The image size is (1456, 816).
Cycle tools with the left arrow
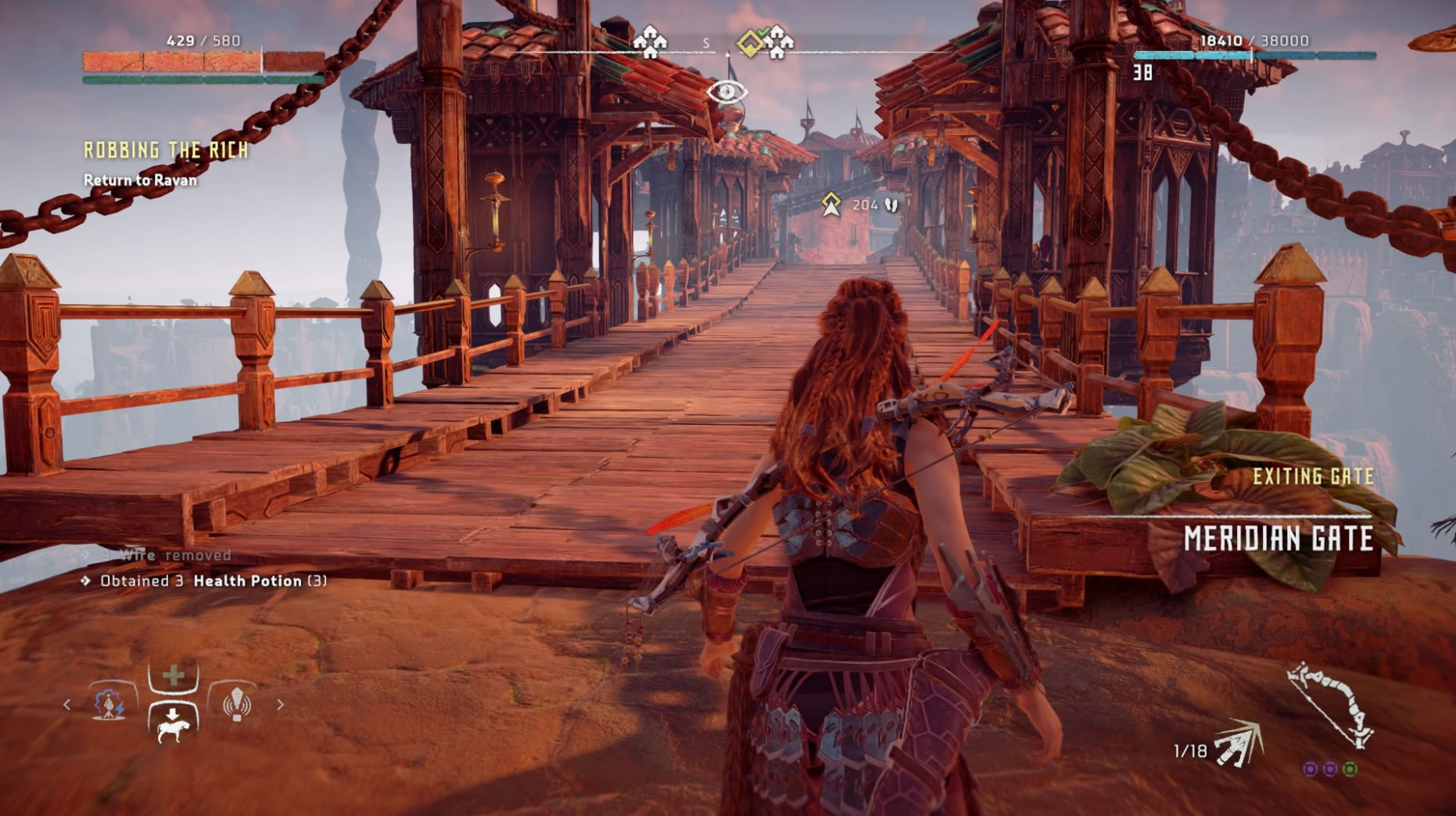point(67,704)
